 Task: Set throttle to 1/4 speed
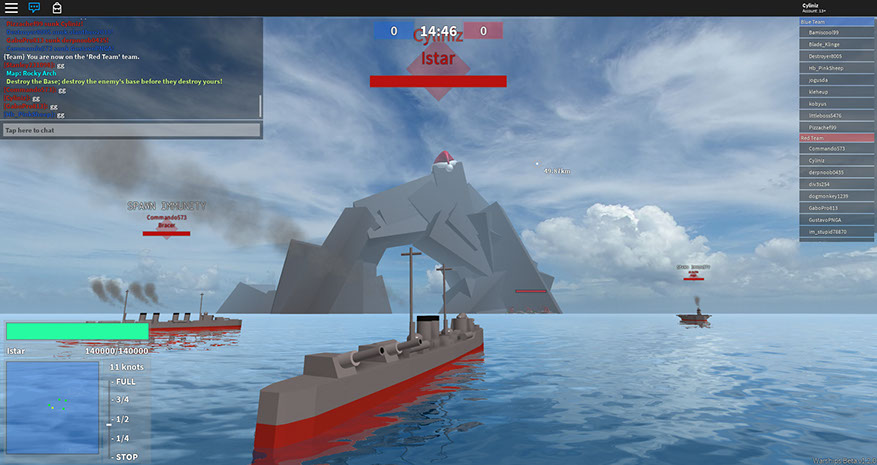(122, 438)
